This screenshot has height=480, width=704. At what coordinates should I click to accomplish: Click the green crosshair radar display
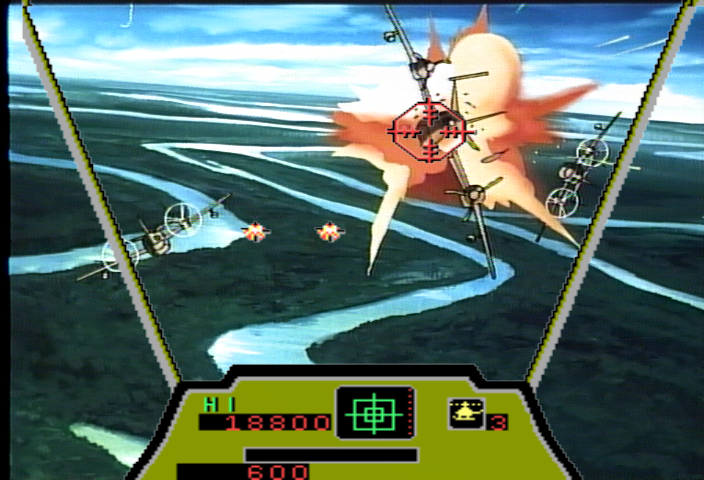click(x=374, y=412)
